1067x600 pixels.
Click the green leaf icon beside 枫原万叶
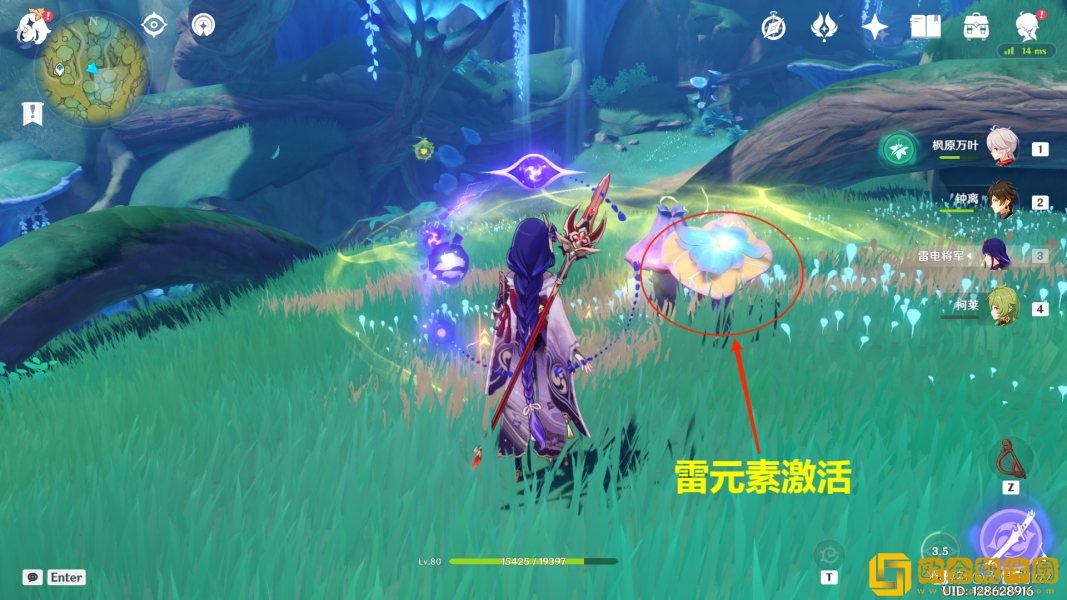pyautogui.click(x=897, y=150)
